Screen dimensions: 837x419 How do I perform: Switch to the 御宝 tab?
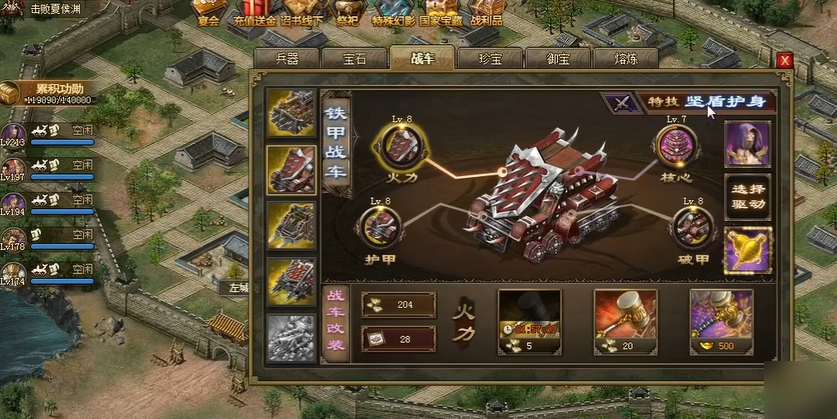pos(556,58)
